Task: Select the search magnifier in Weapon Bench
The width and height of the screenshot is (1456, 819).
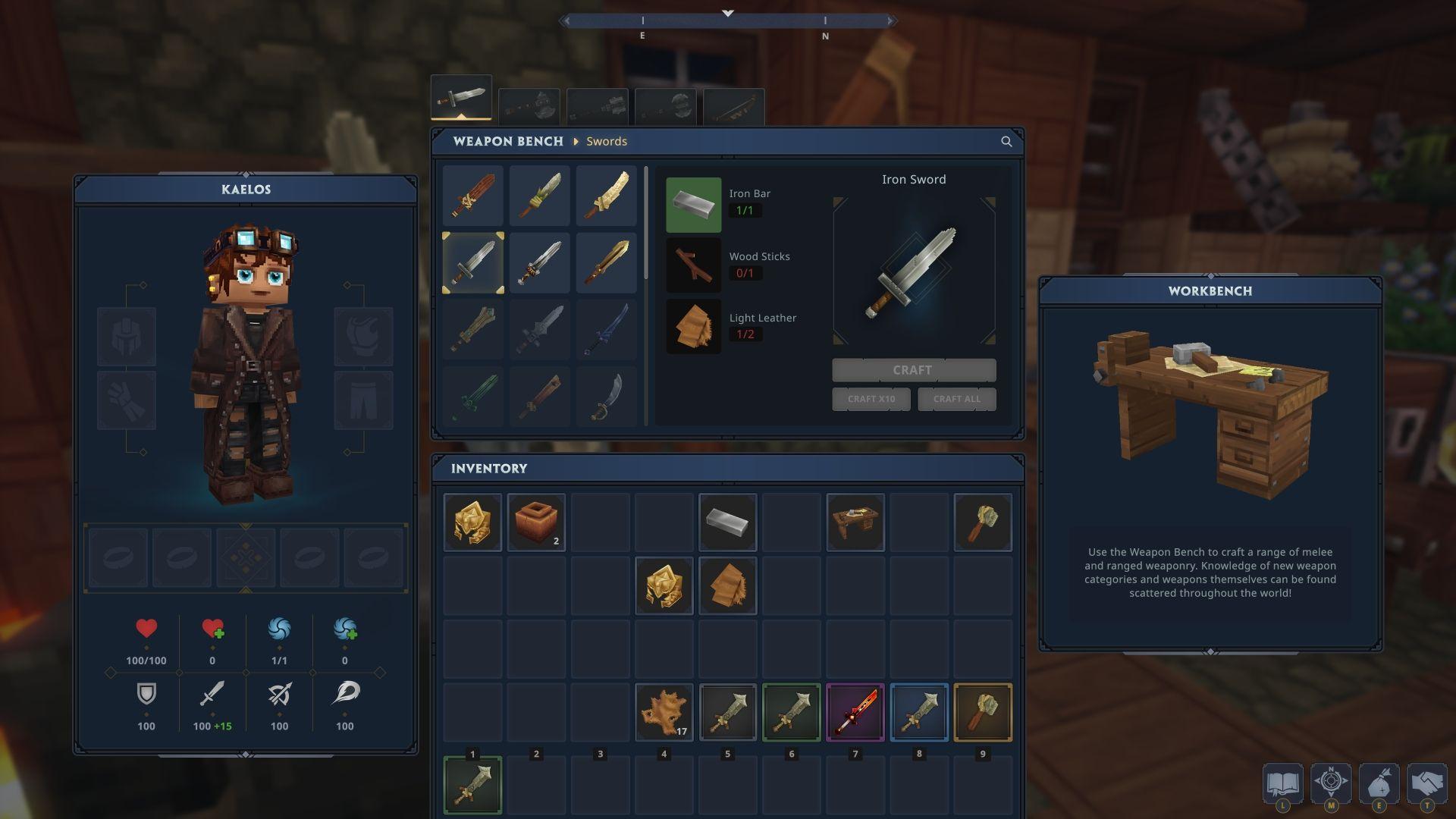Action: (1006, 141)
